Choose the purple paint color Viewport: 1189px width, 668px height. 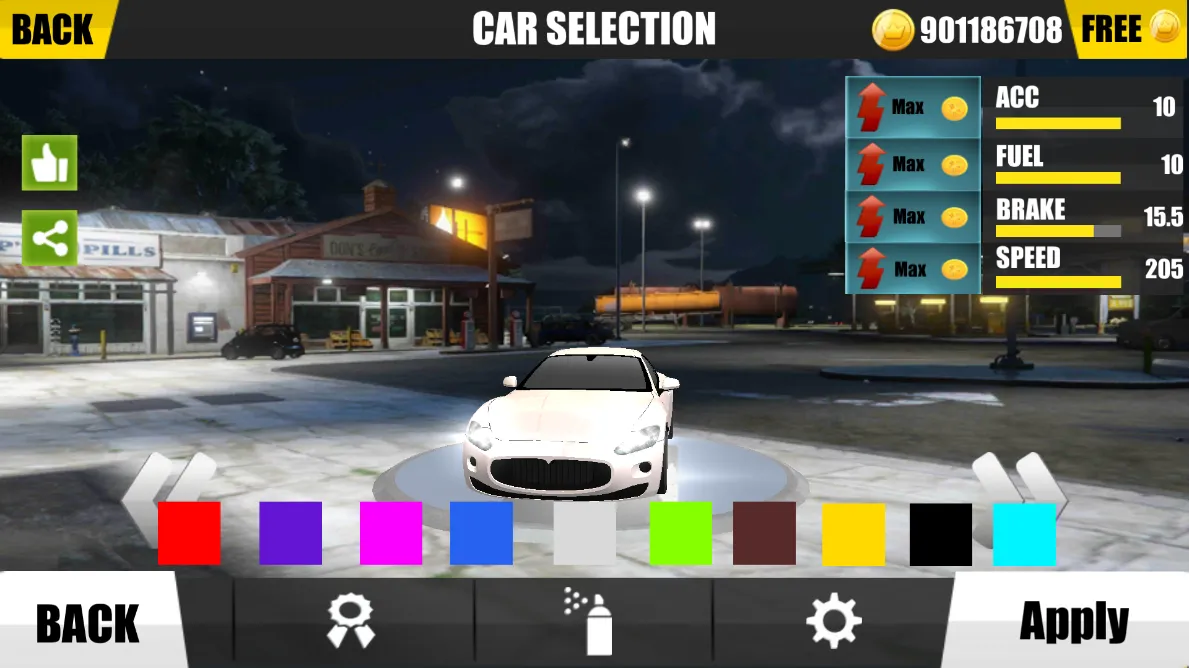coord(290,533)
